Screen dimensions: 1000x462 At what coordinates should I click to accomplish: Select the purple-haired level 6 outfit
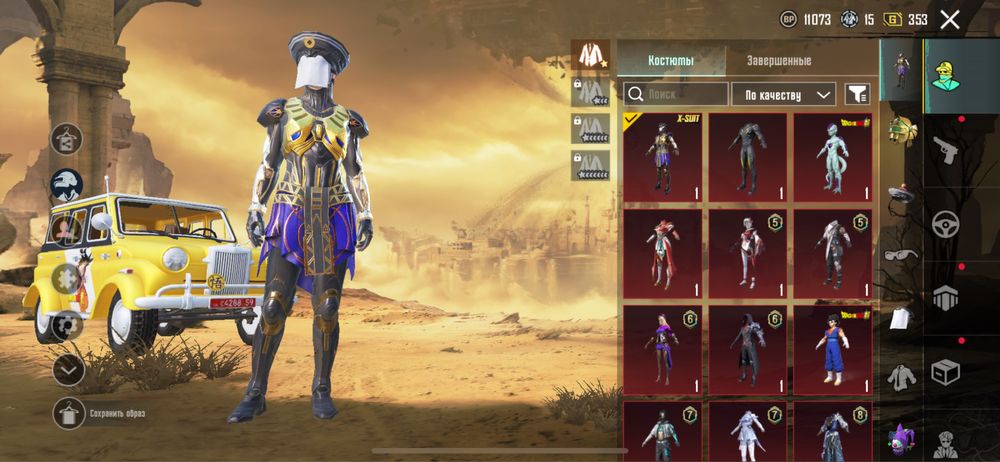[661, 349]
